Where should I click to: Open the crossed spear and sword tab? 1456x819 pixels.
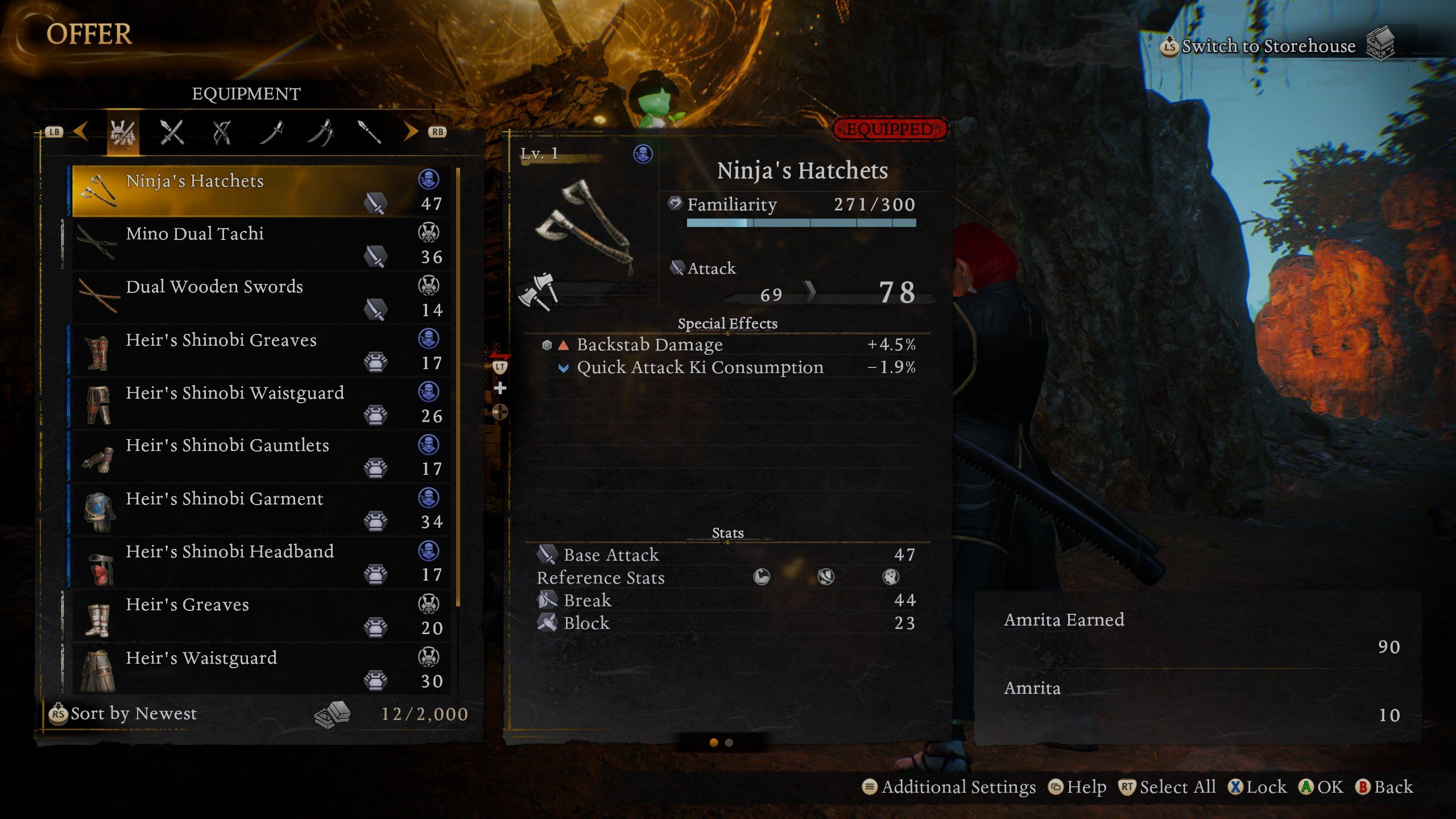click(x=171, y=133)
